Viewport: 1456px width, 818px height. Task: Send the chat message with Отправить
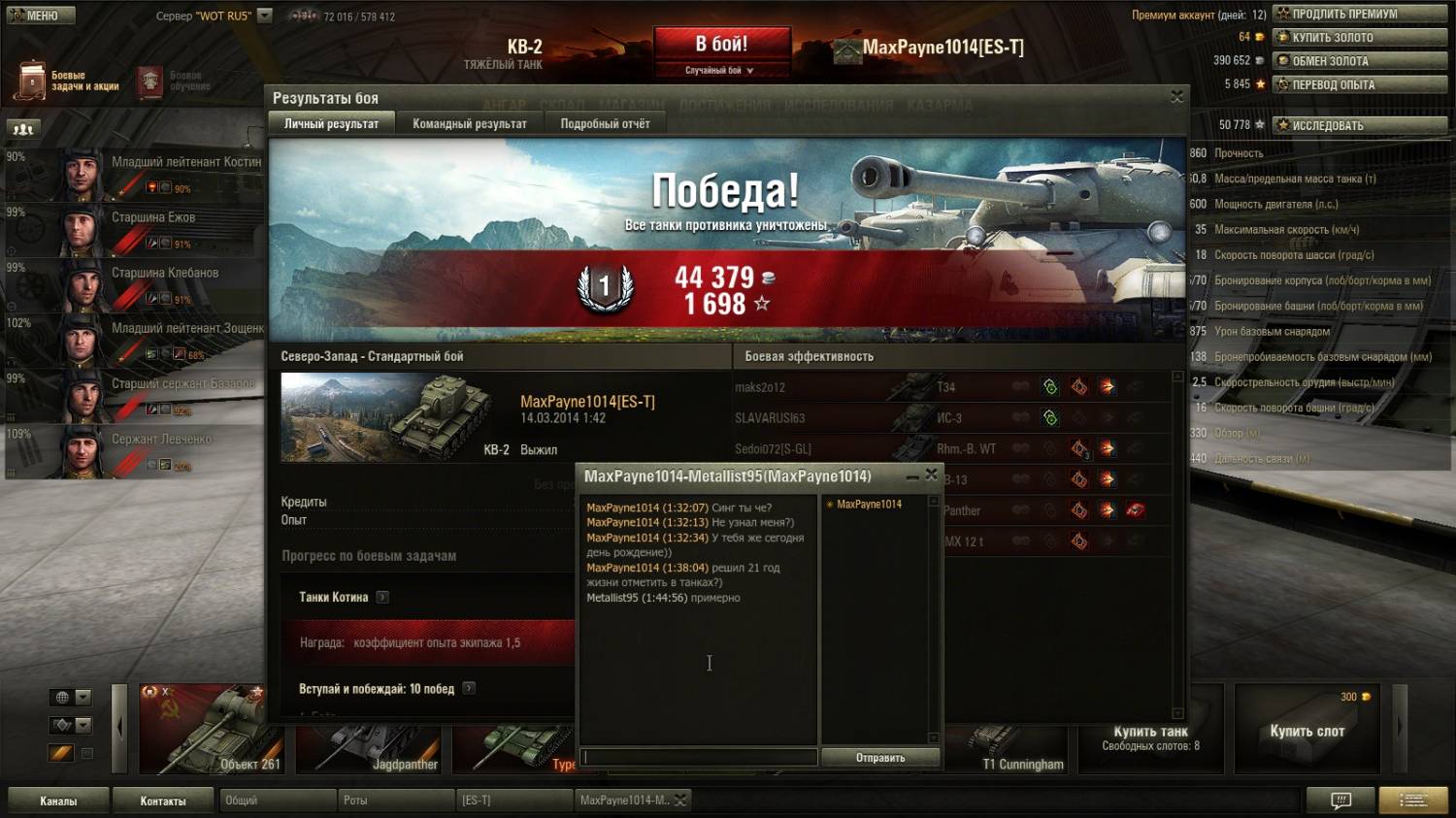(x=879, y=758)
